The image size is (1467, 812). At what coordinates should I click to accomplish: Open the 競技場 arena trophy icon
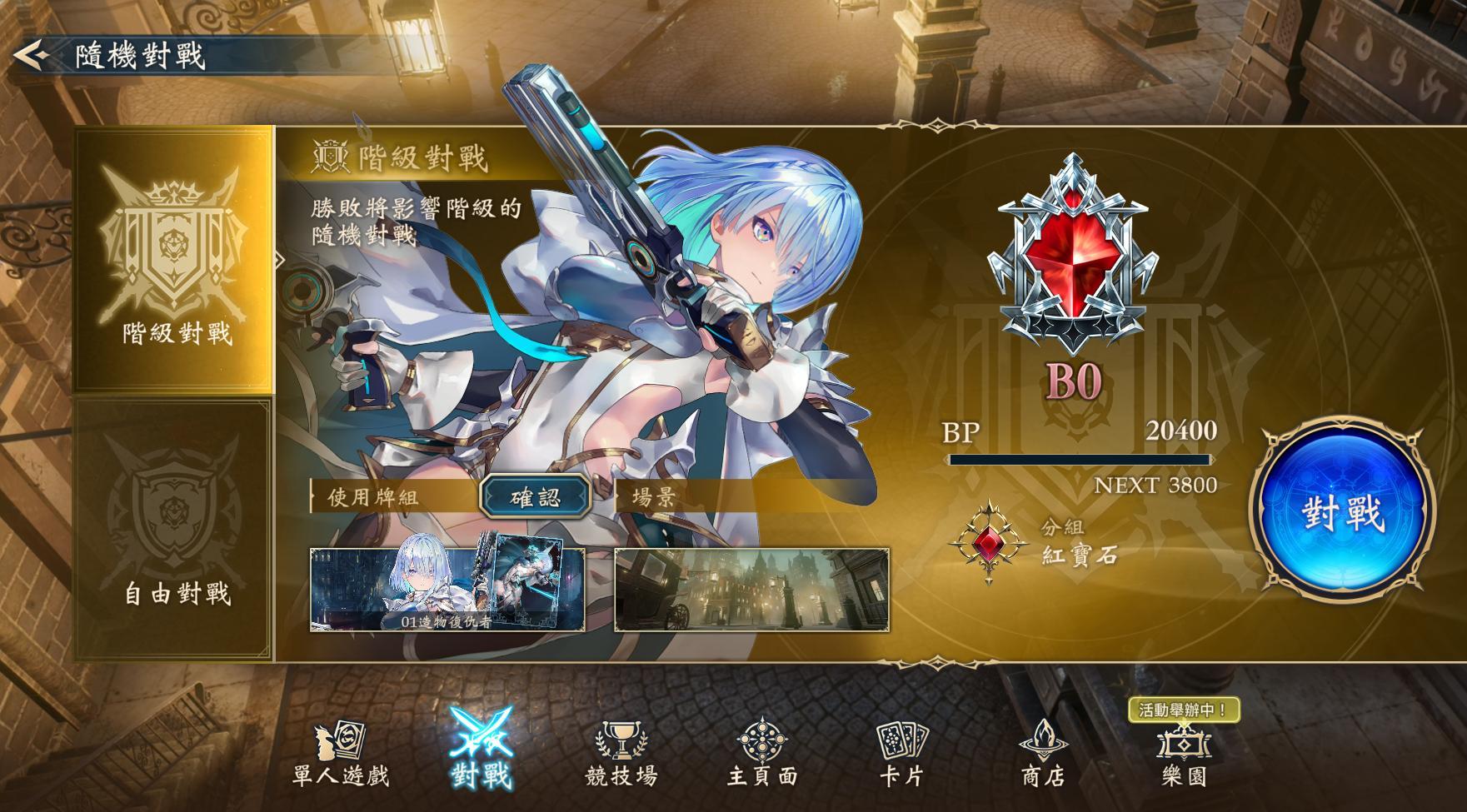click(x=621, y=754)
